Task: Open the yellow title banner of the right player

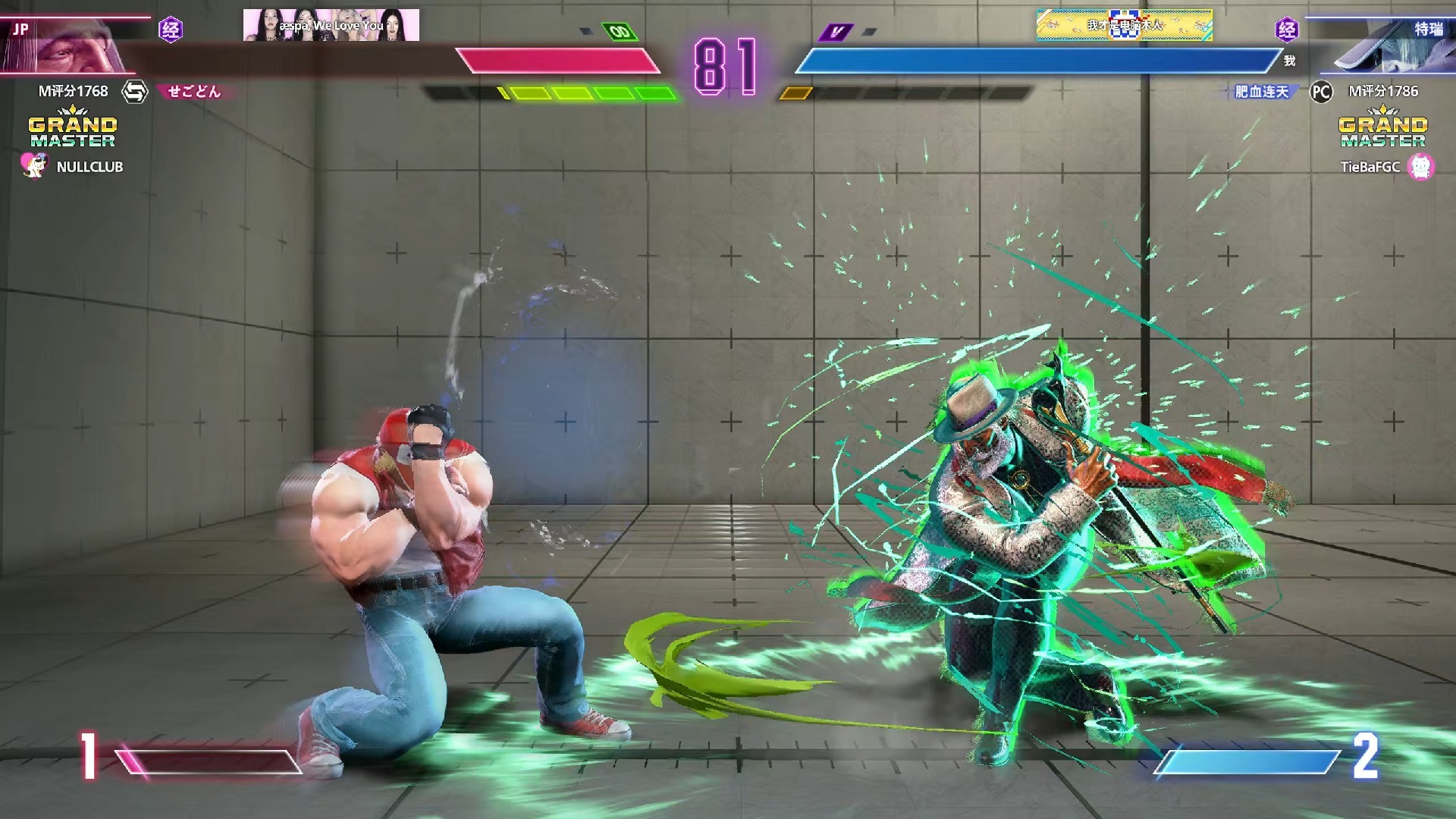Action: pos(1124,25)
